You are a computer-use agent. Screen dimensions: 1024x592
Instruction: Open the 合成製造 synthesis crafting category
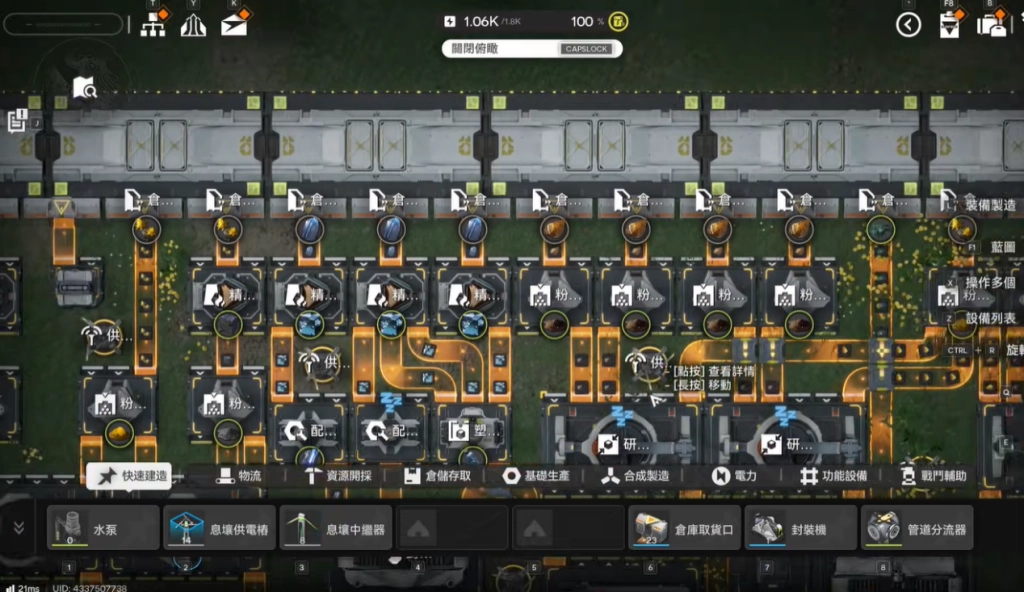tap(636, 476)
